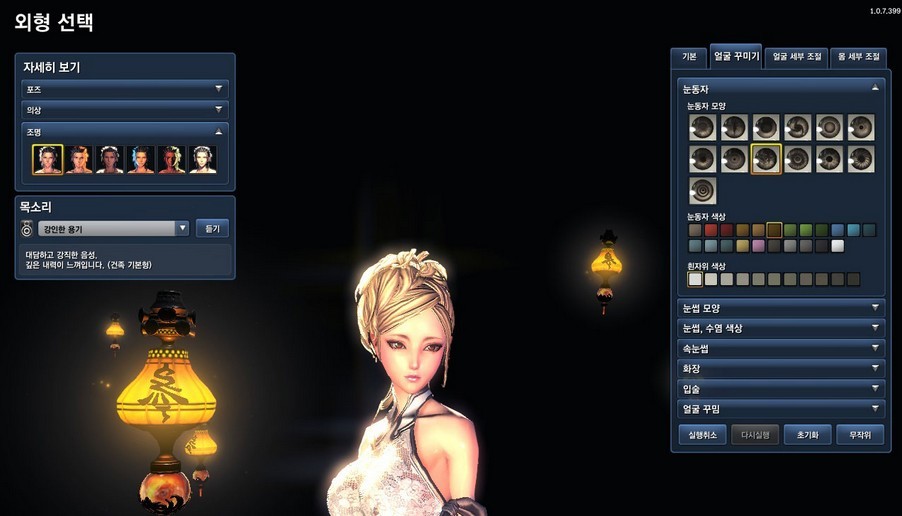
Task: Open the 얼굴 세부 조절 tab
Action: [797, 57]
